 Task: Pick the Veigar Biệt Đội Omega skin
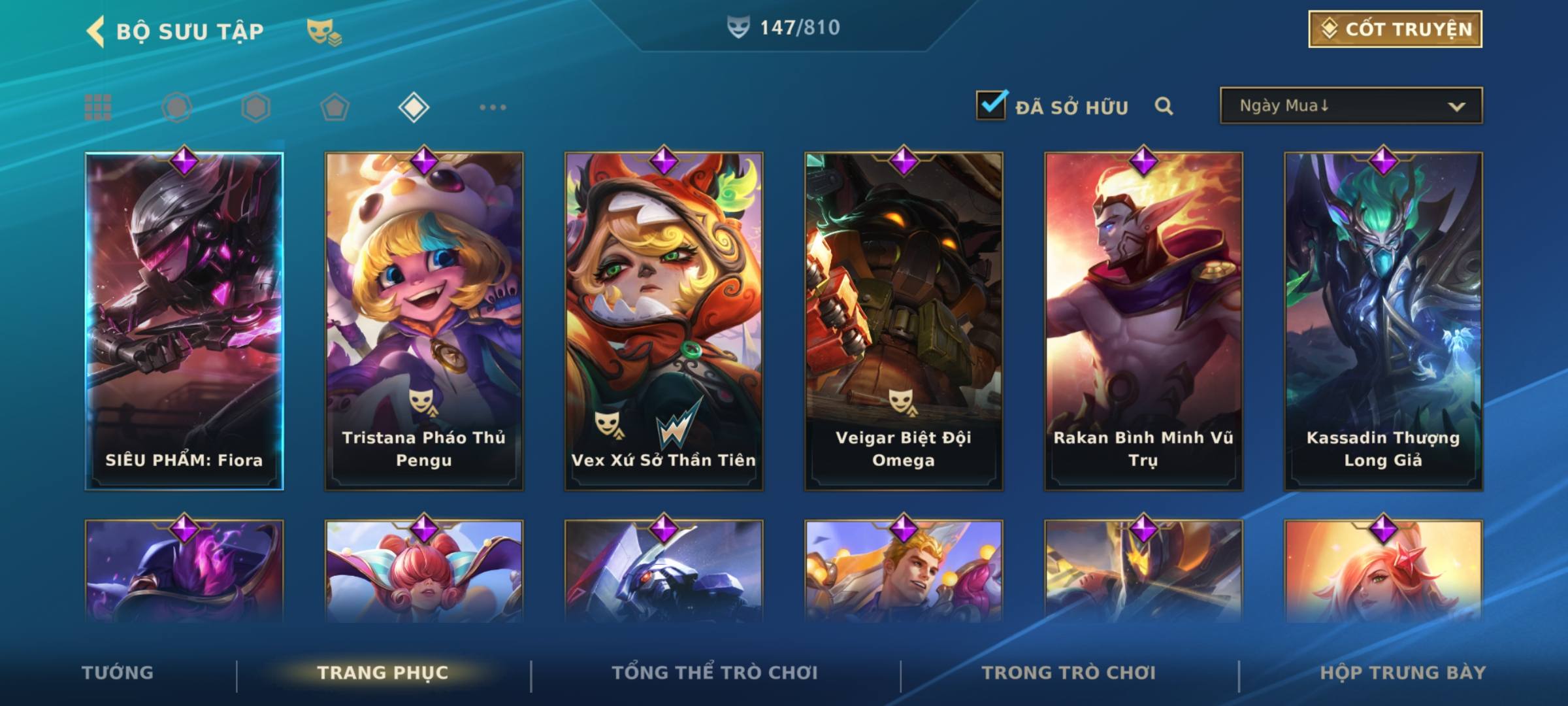pyautogui.click(x=904, y=321)
